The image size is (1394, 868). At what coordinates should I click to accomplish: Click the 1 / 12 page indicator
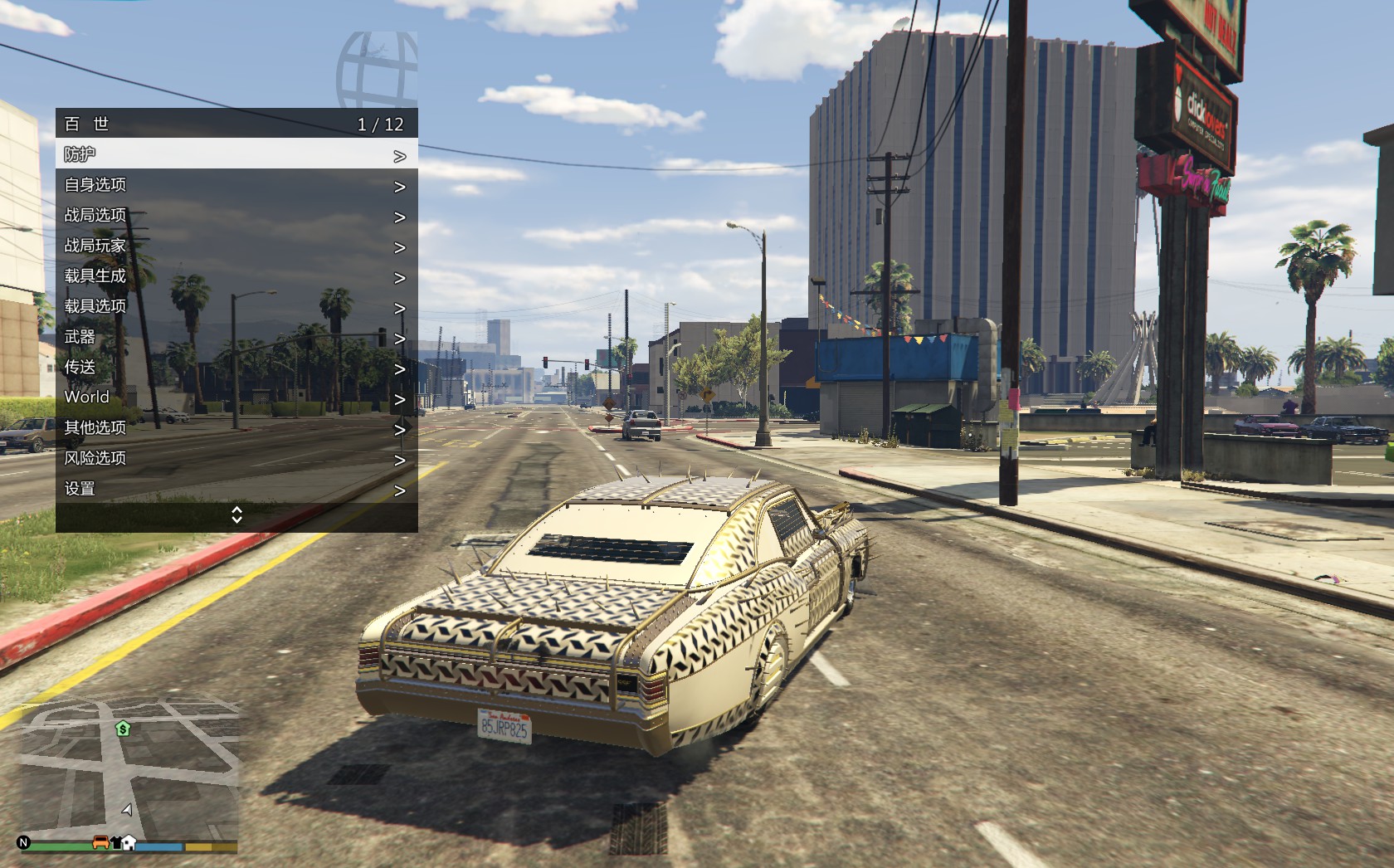(380, 124)
